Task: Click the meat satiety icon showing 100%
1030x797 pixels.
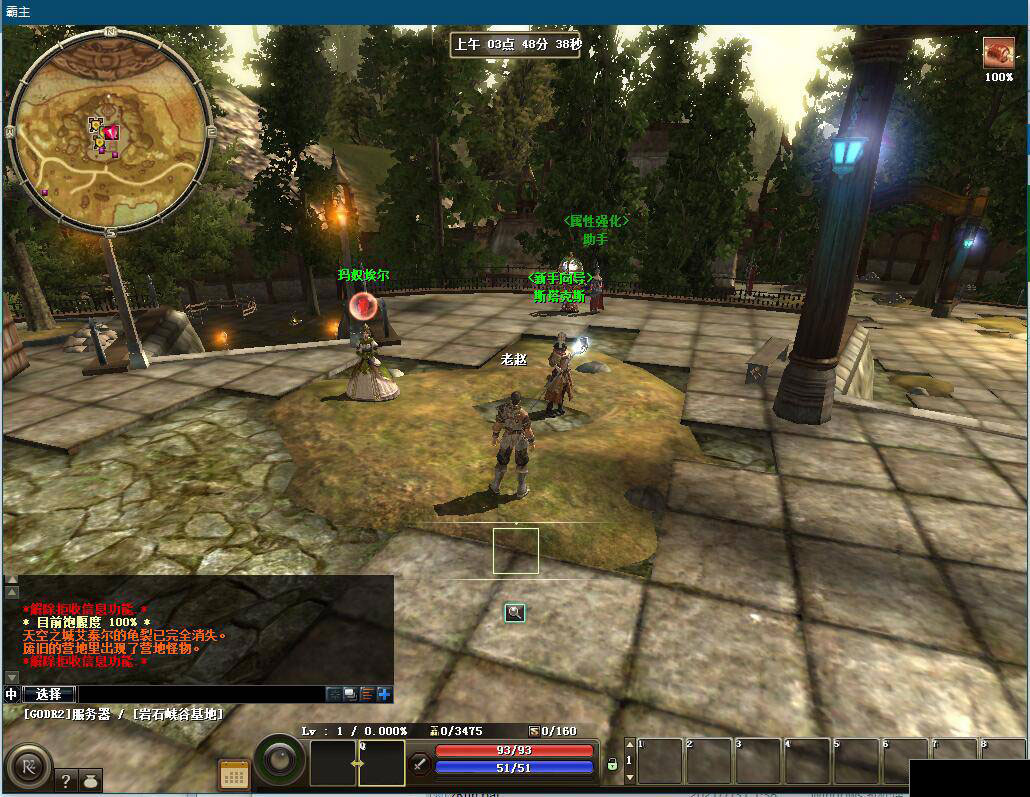Action: (998, 52)
